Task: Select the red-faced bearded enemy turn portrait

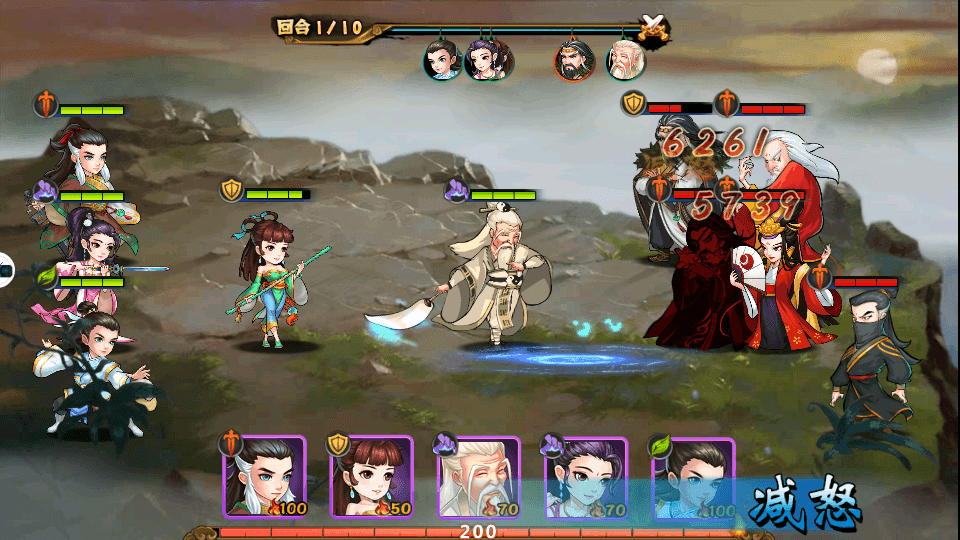Action: pyautogui.click(x=575, y=60)
